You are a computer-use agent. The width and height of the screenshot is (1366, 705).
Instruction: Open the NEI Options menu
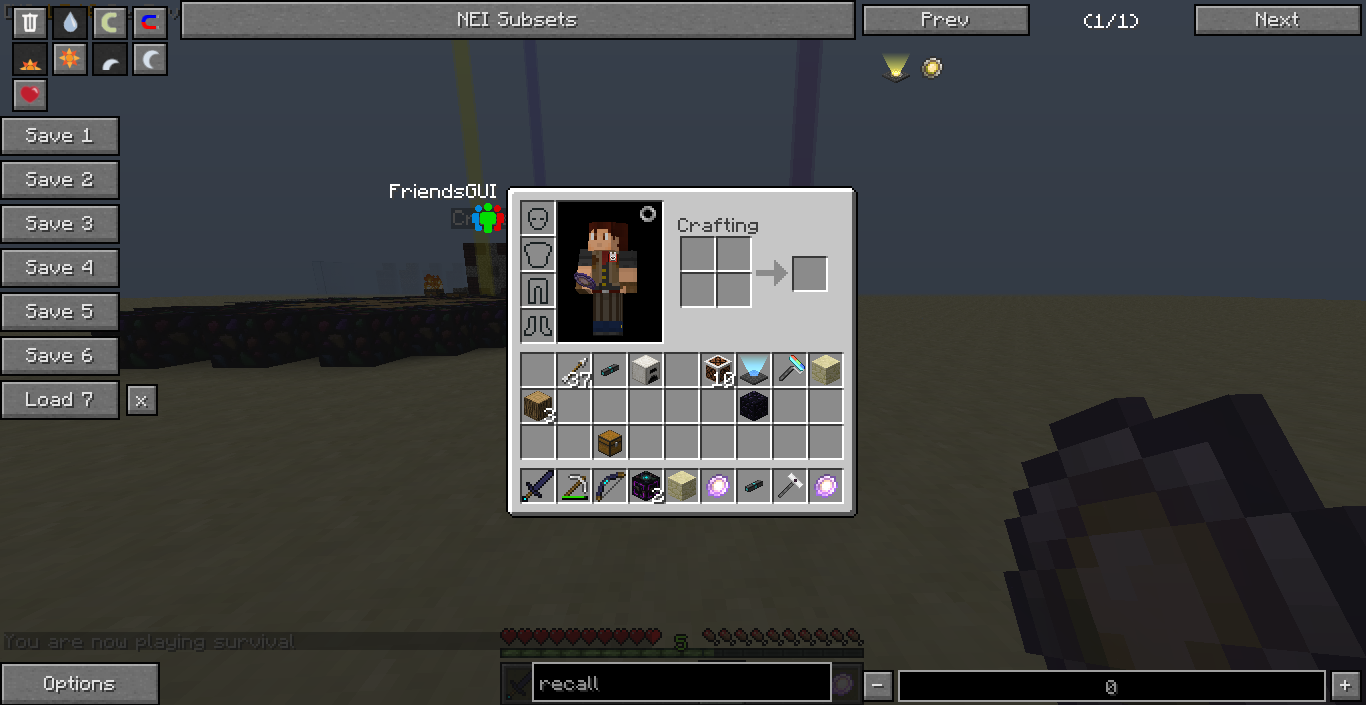[79, 684]
